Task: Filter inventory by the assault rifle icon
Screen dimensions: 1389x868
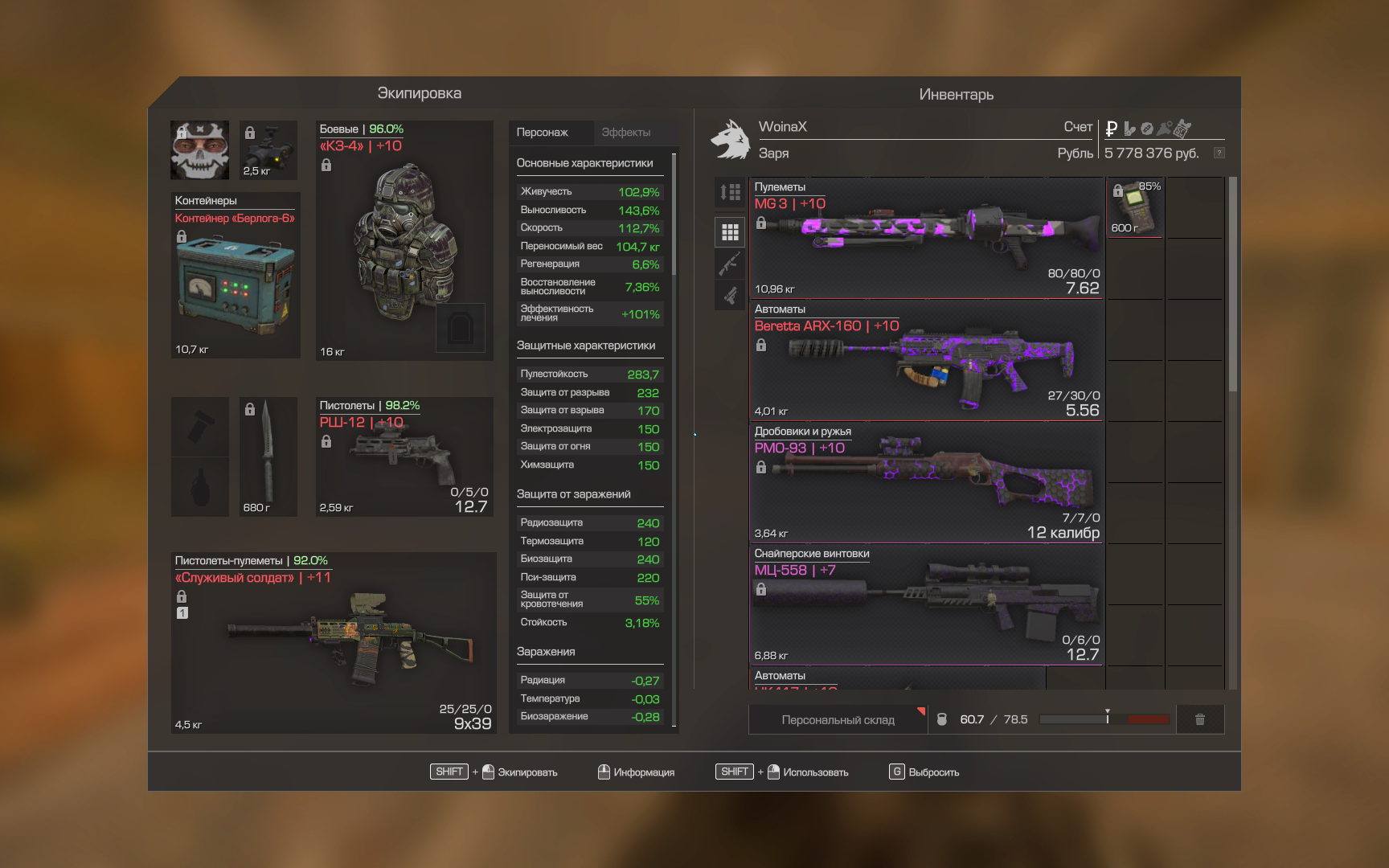Action: click(730, 264)
